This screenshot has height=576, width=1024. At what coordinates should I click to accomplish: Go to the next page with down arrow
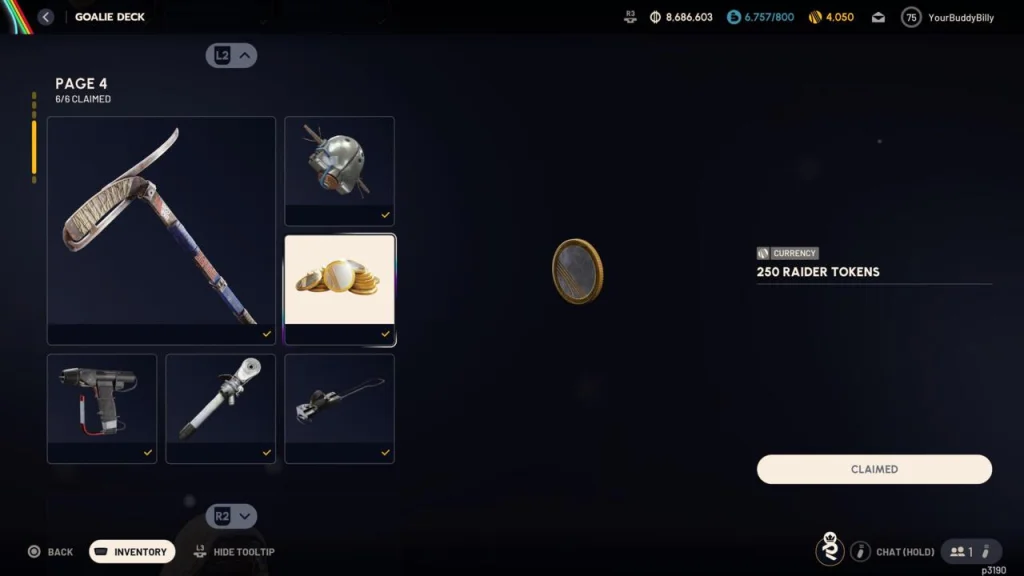tap(232, 516)
